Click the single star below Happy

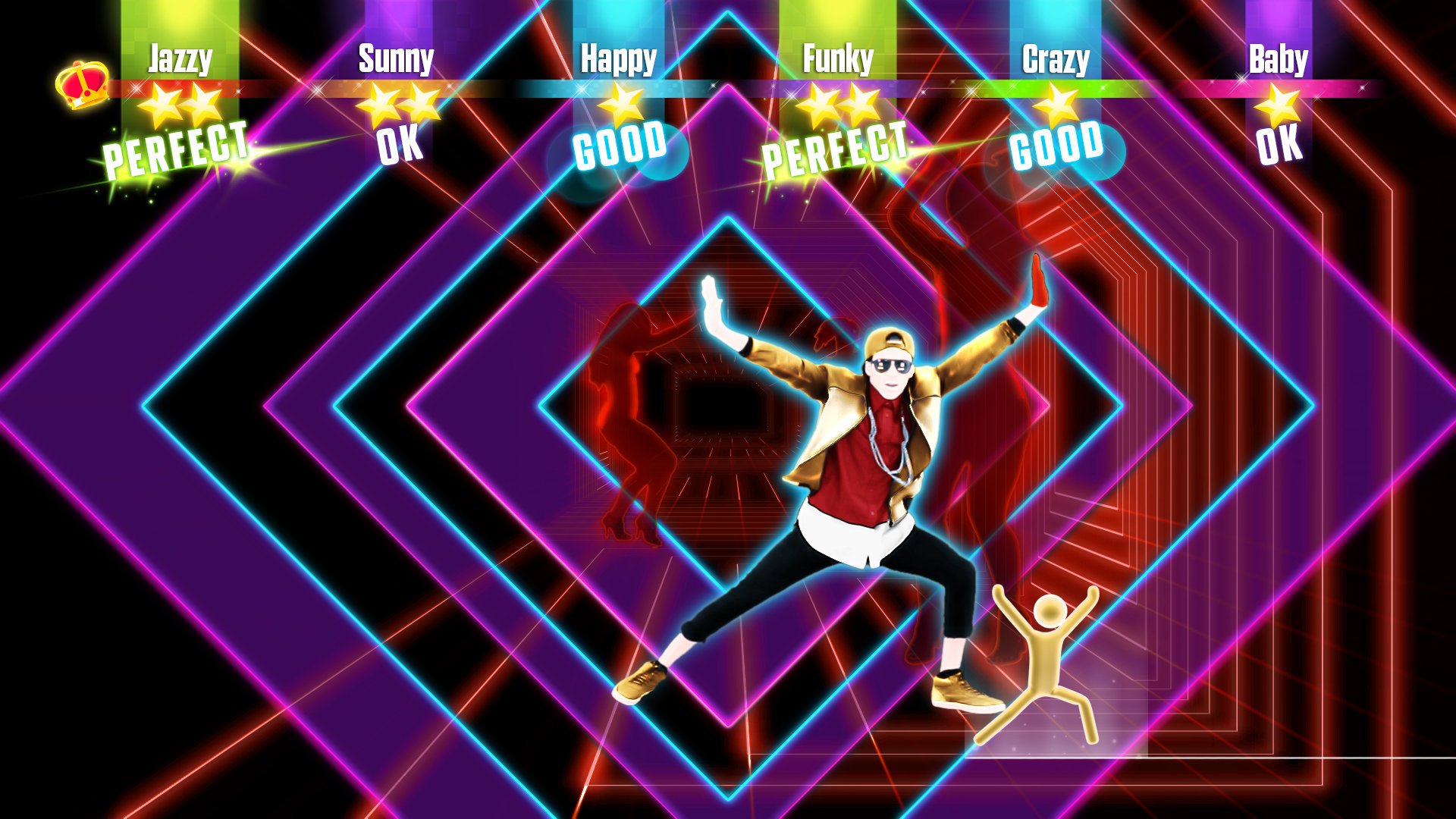pyautogui.click(x=620, y=105)
